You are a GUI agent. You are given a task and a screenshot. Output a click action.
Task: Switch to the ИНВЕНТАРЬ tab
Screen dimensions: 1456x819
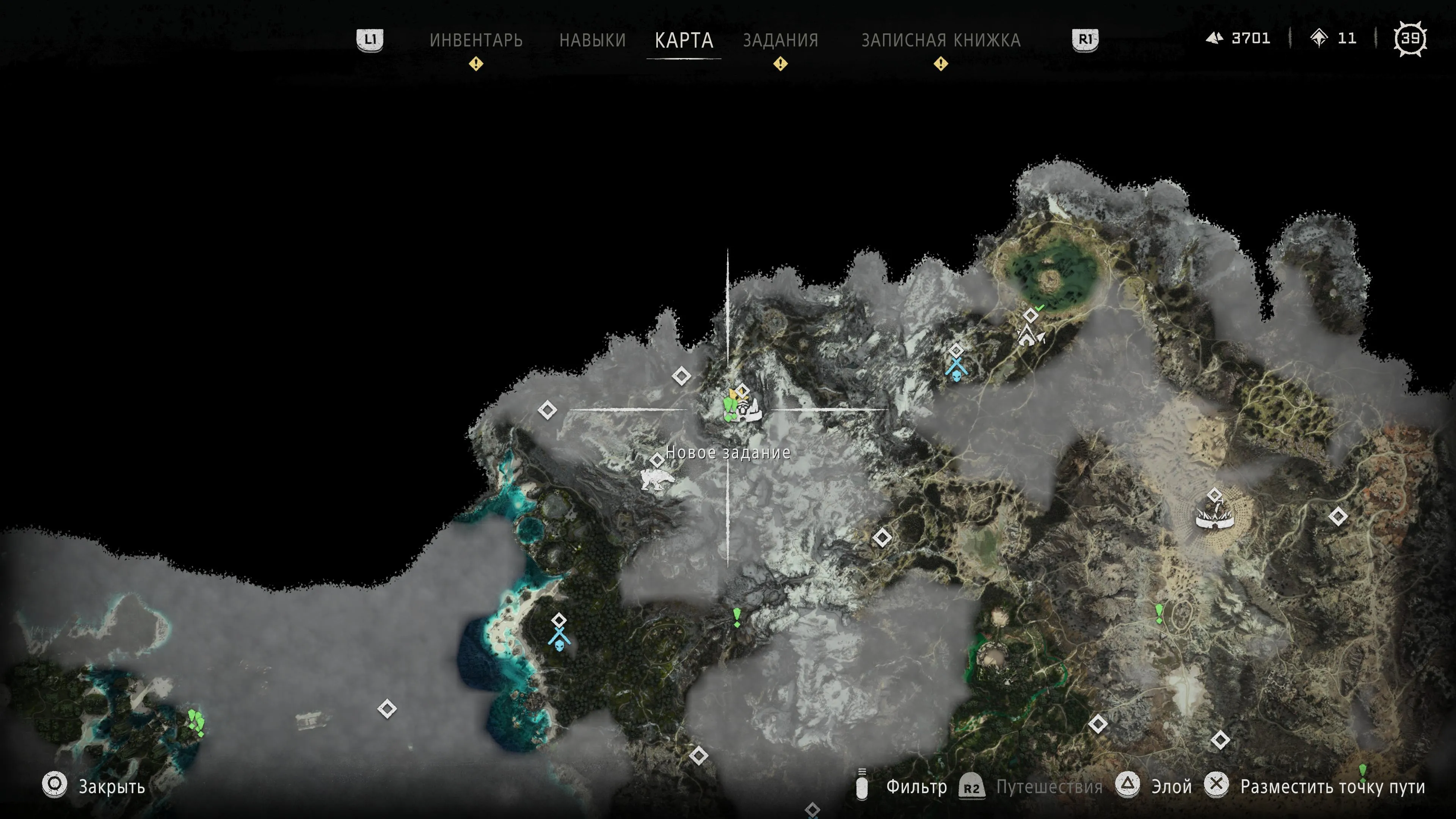(x=476, y=40)
